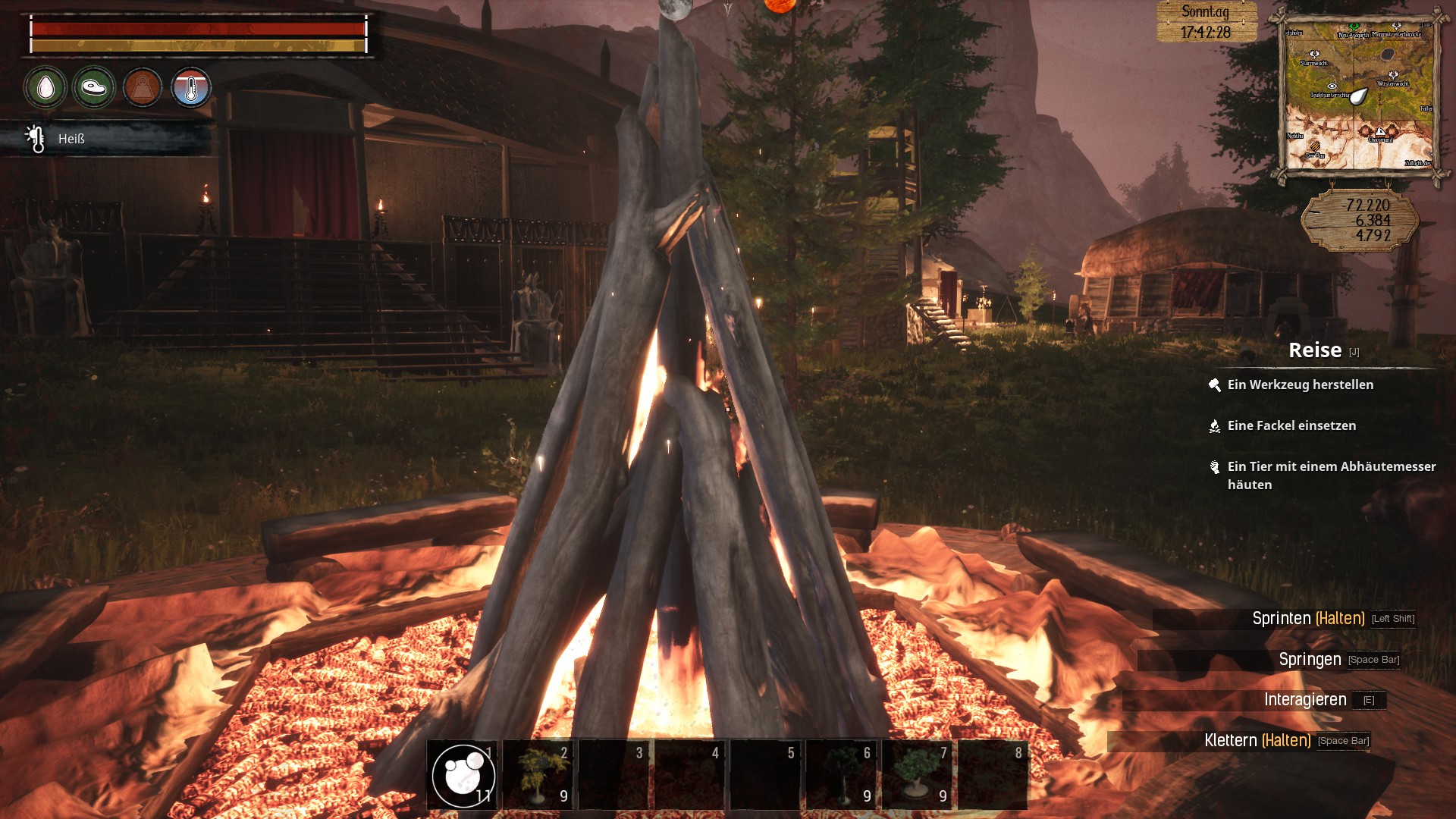Click the thermometer temperature status icon
1456x819 pixels.
click(191, 88)
